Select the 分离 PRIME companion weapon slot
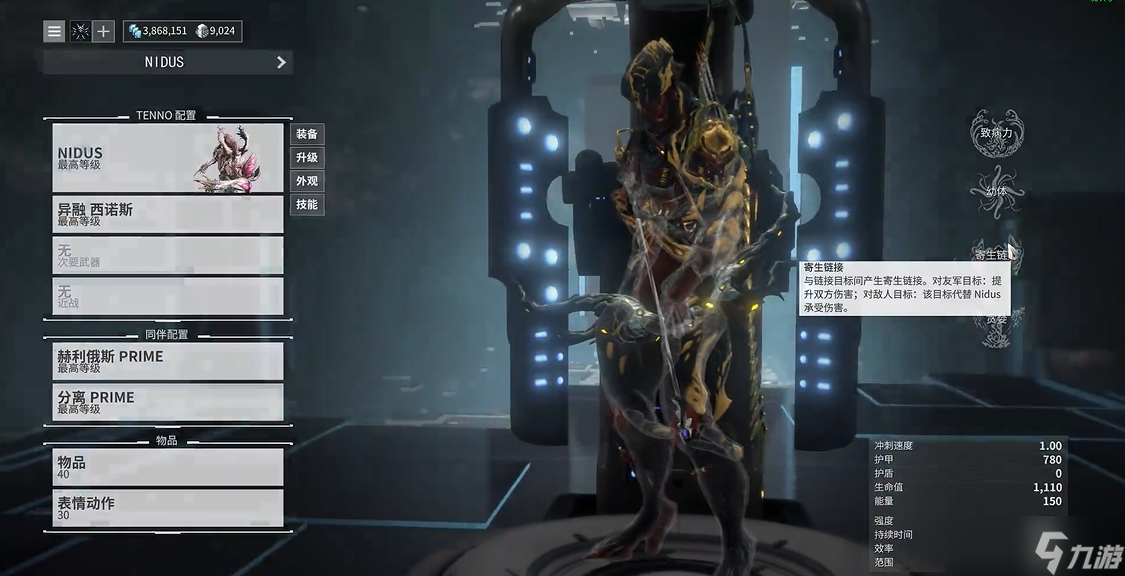The image size is (1125, 576). (168, 402)
